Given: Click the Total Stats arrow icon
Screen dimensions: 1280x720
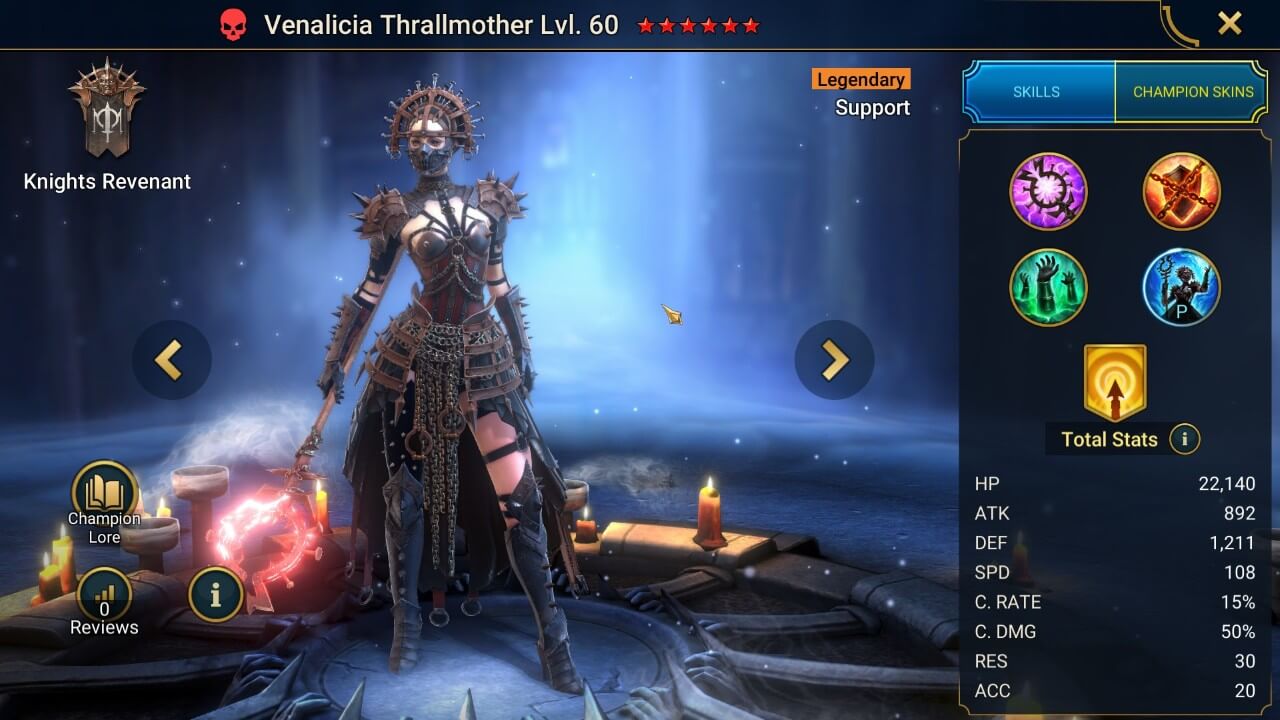Looking at the screenshot, I should click(1114, 380).
